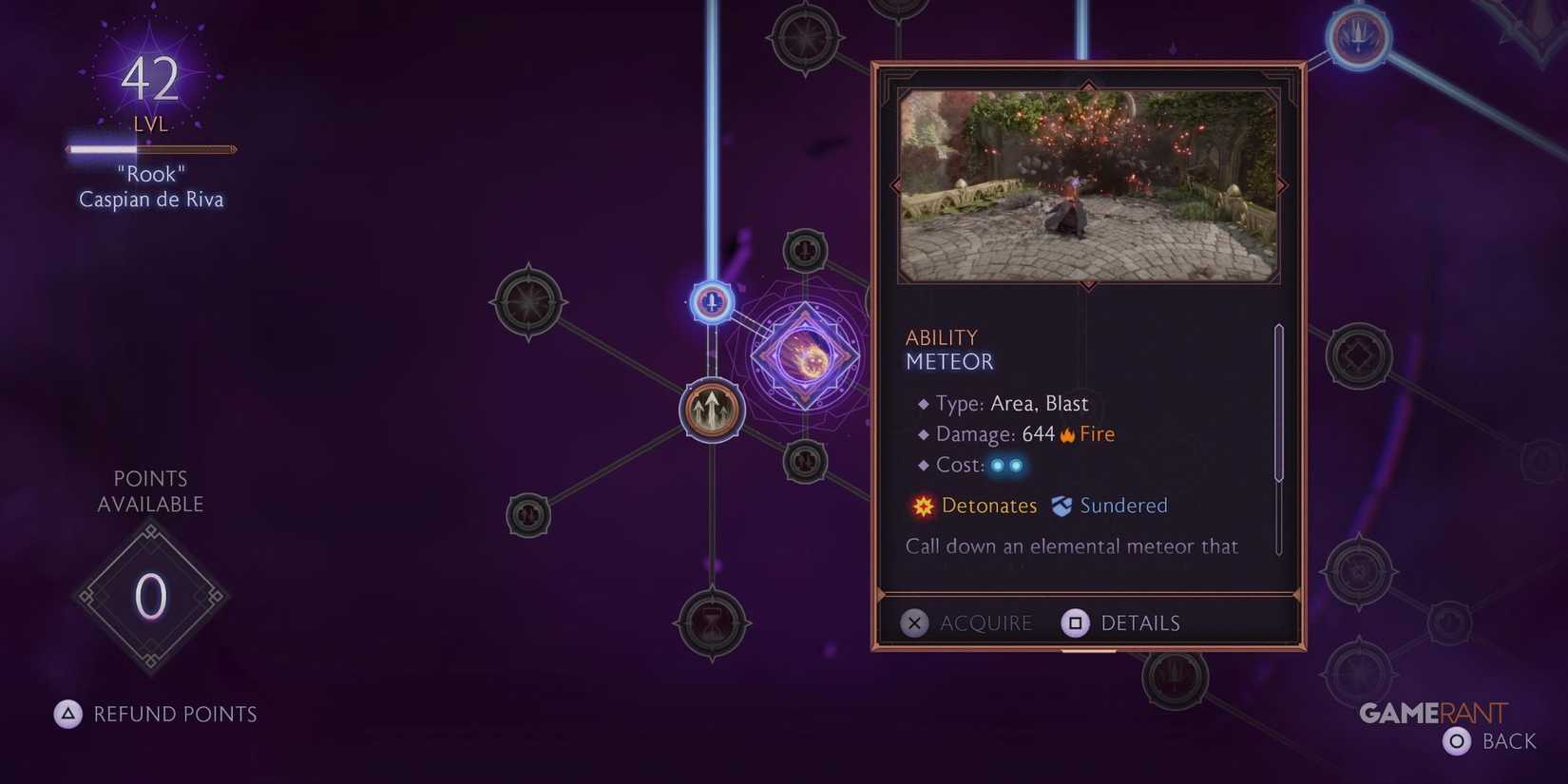Select the orange triple-arrow upgrade node
The width and height of the screenshot is (1568, 784).
[711, 407]
